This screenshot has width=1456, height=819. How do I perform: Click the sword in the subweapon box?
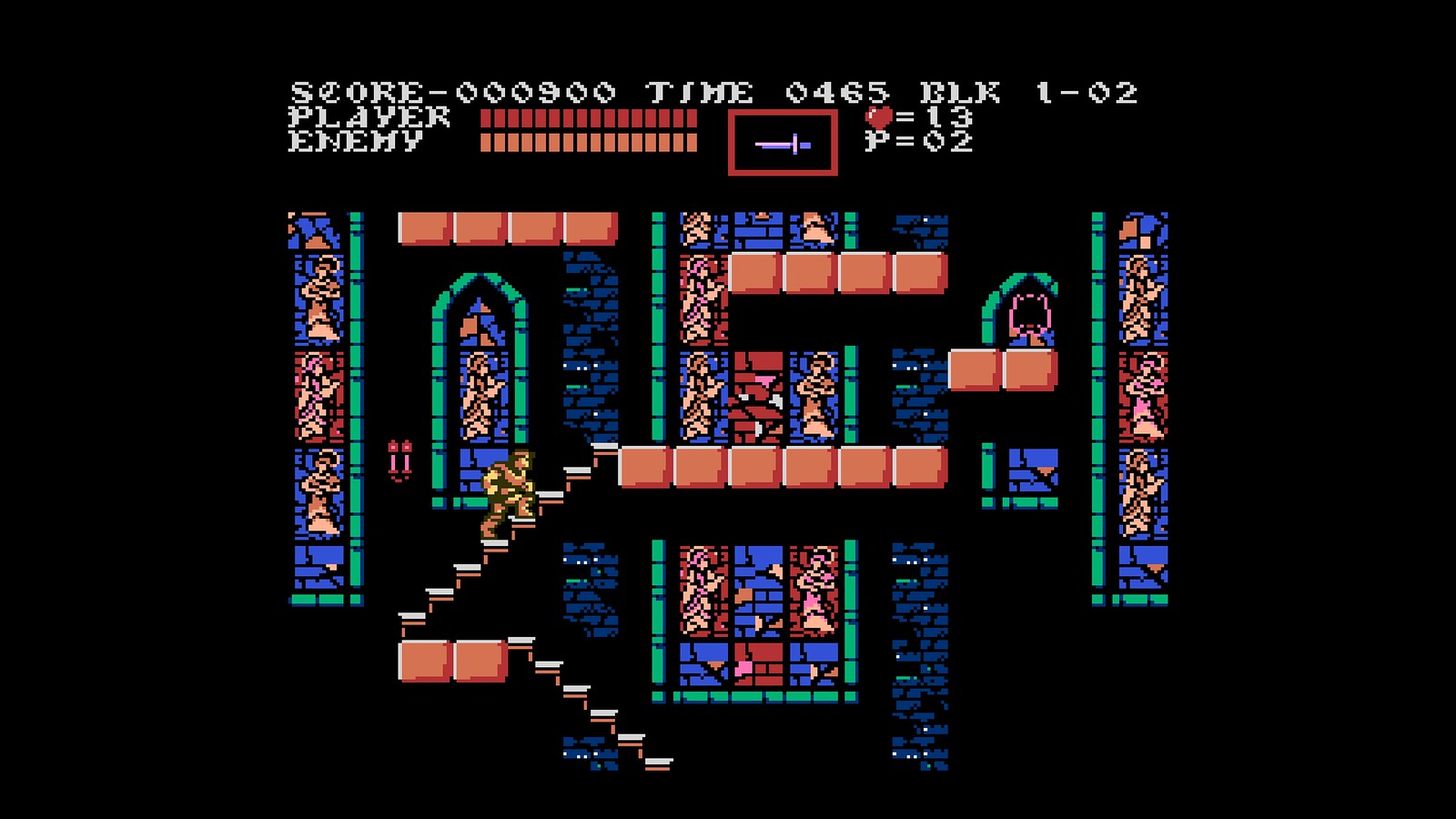[x=783, y=143]
